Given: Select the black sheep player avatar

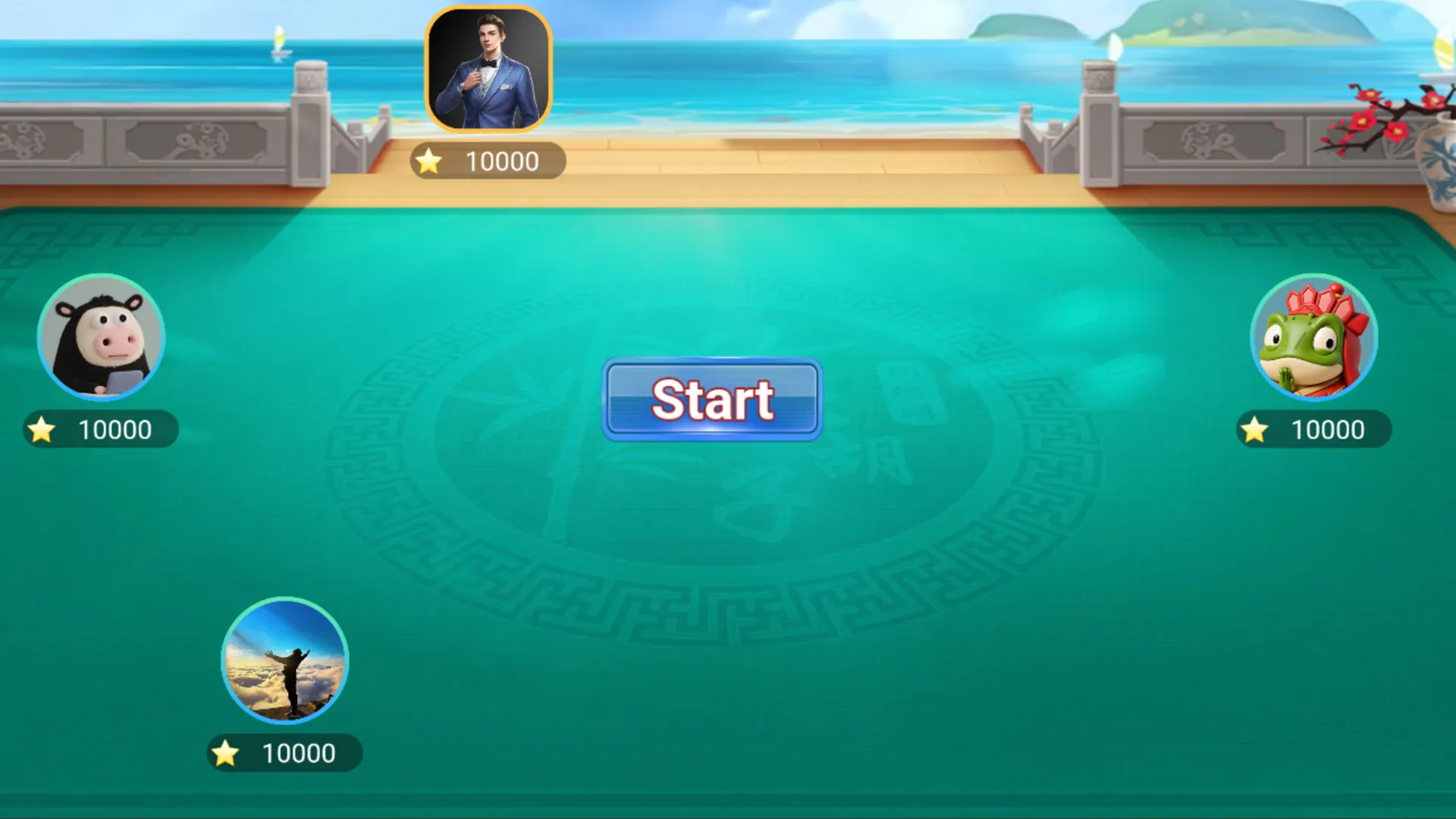Looking at the screenshot, I should [101, 337].
